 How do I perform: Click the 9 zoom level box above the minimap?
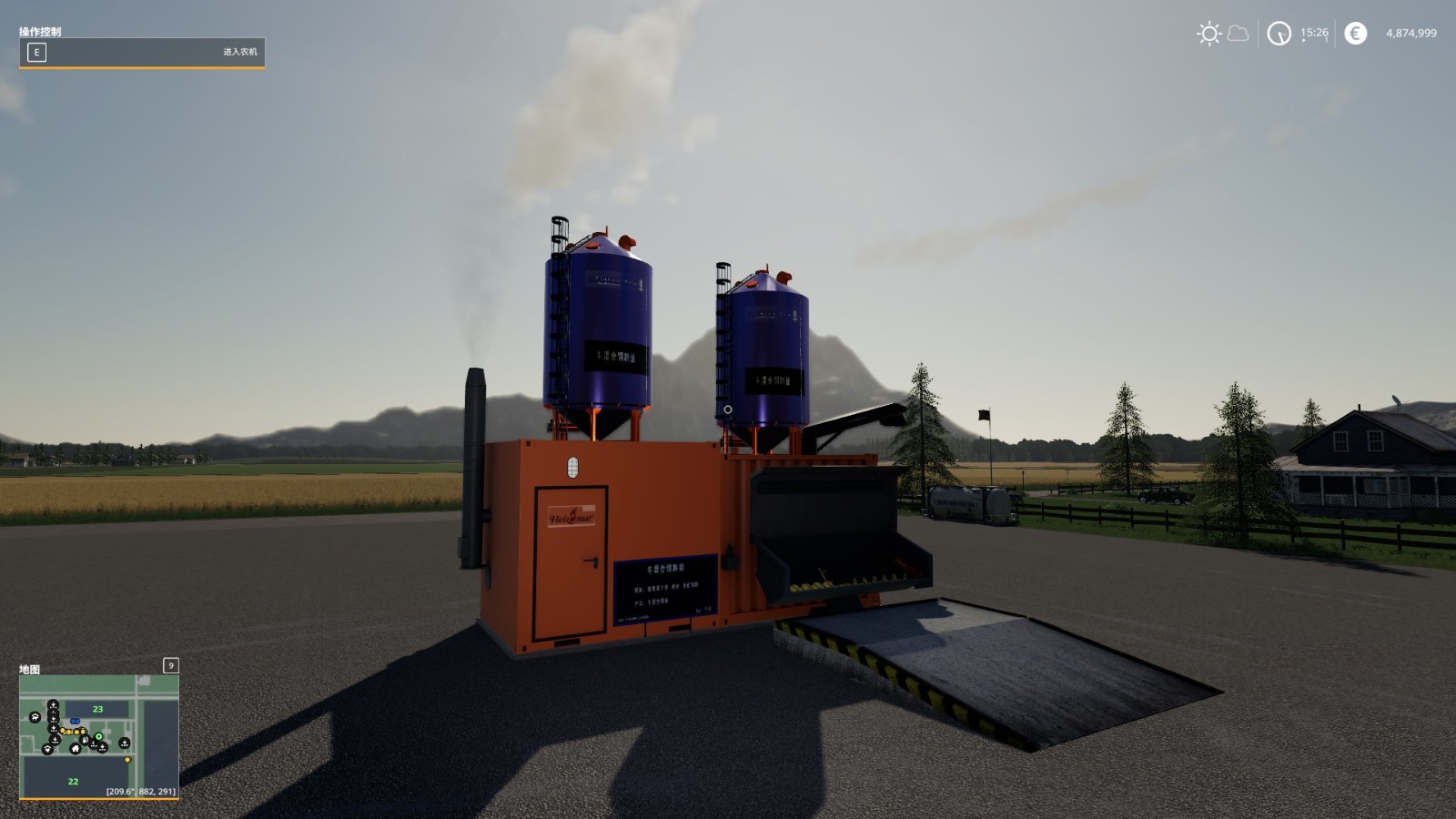click(170, 667)
